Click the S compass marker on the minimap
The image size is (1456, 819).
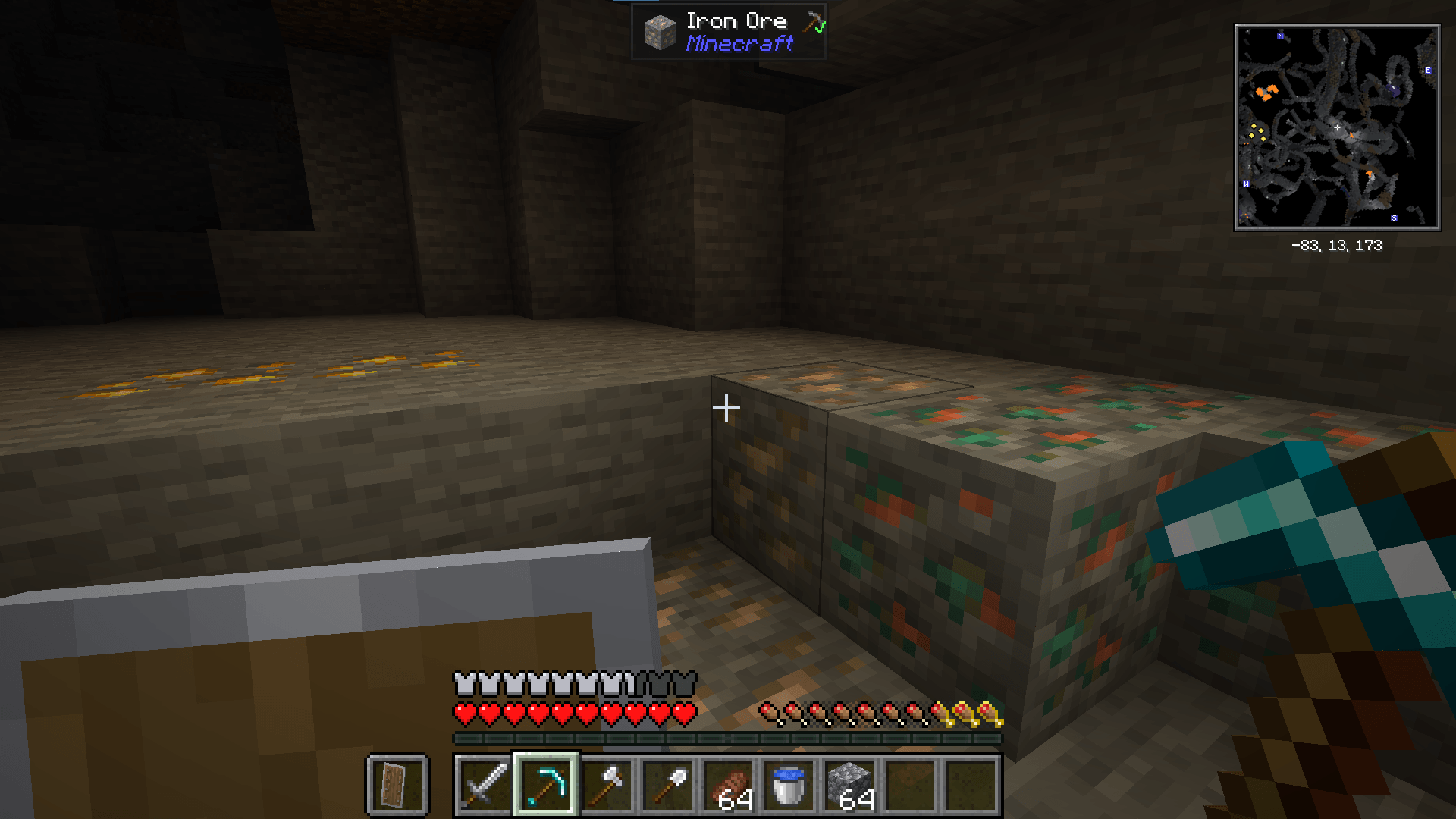1394,218
